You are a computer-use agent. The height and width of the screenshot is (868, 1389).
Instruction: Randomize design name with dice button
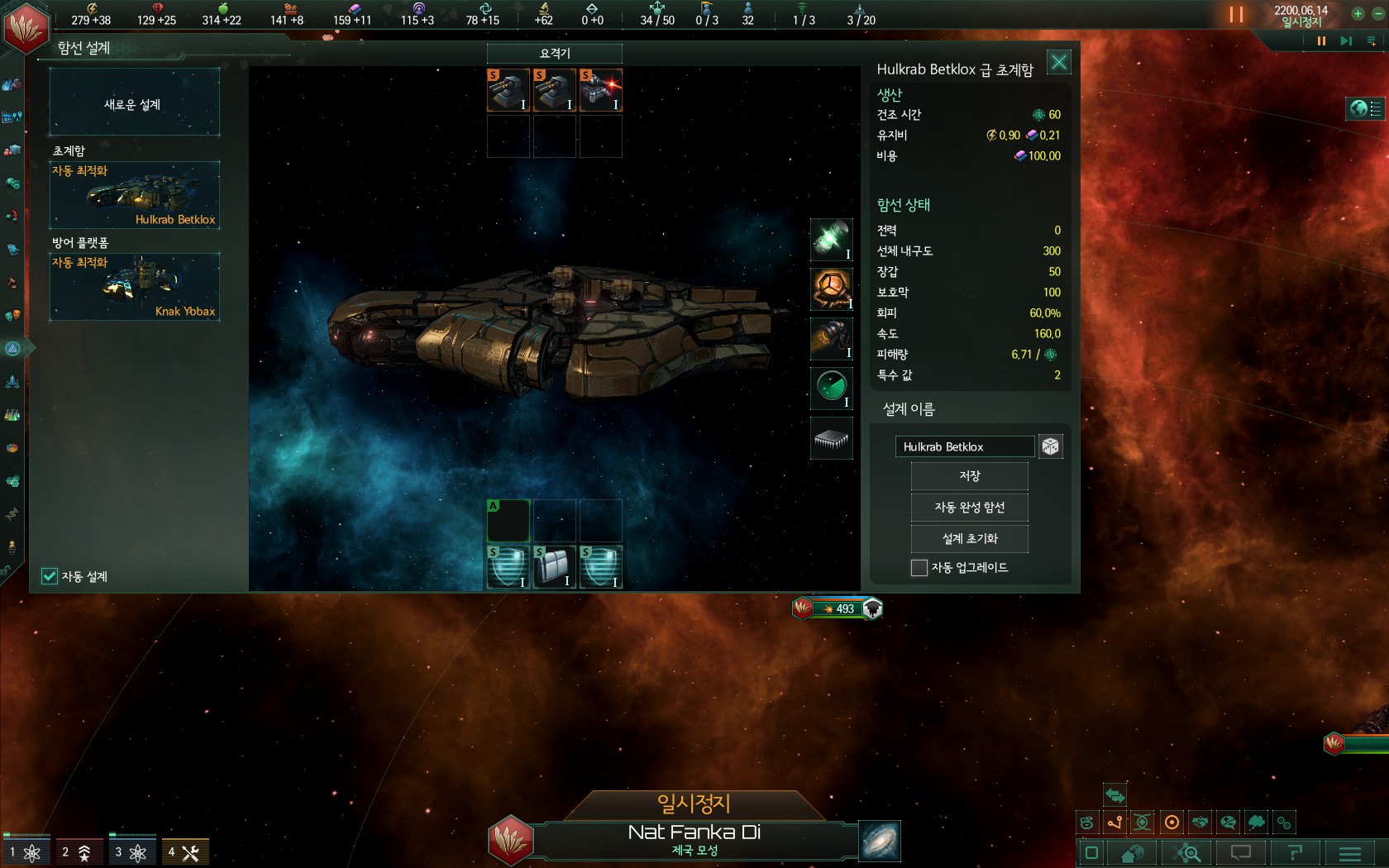click(x=1050, y=446)
